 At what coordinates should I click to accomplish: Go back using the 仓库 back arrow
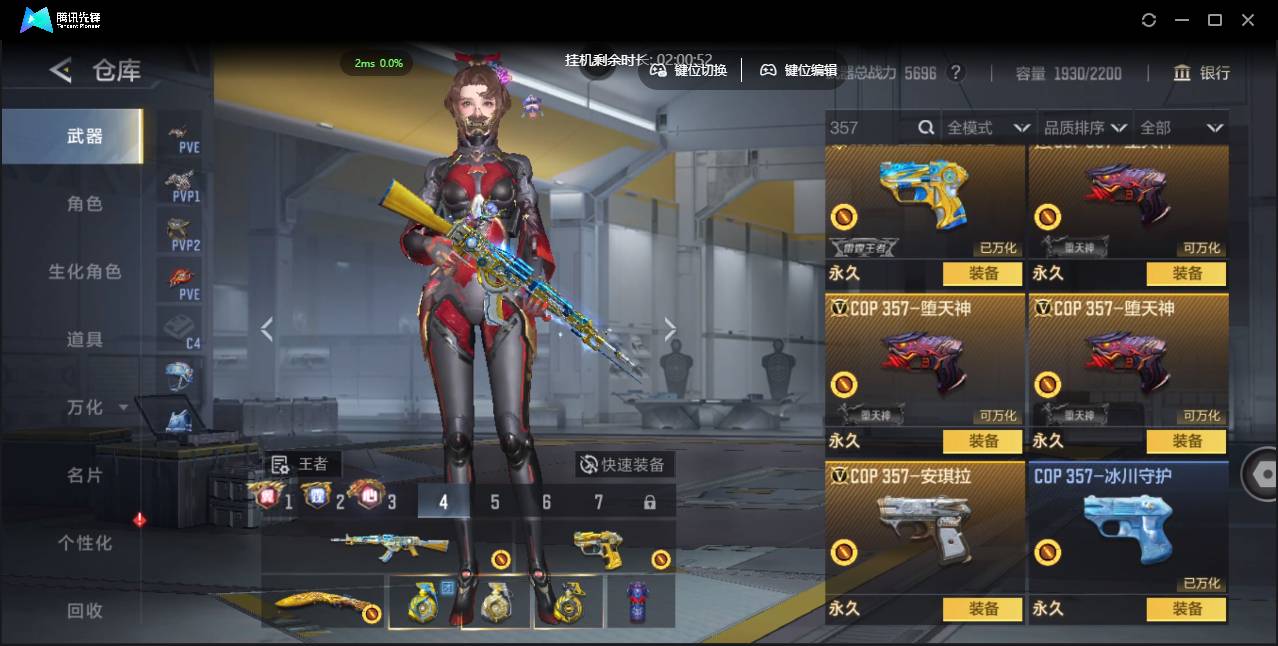point(61,70)
